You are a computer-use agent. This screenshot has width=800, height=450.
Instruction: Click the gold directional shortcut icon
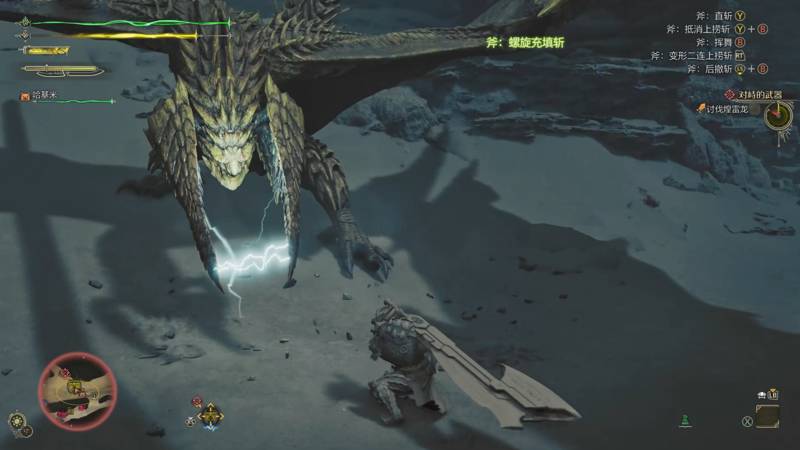coord(210,413)
